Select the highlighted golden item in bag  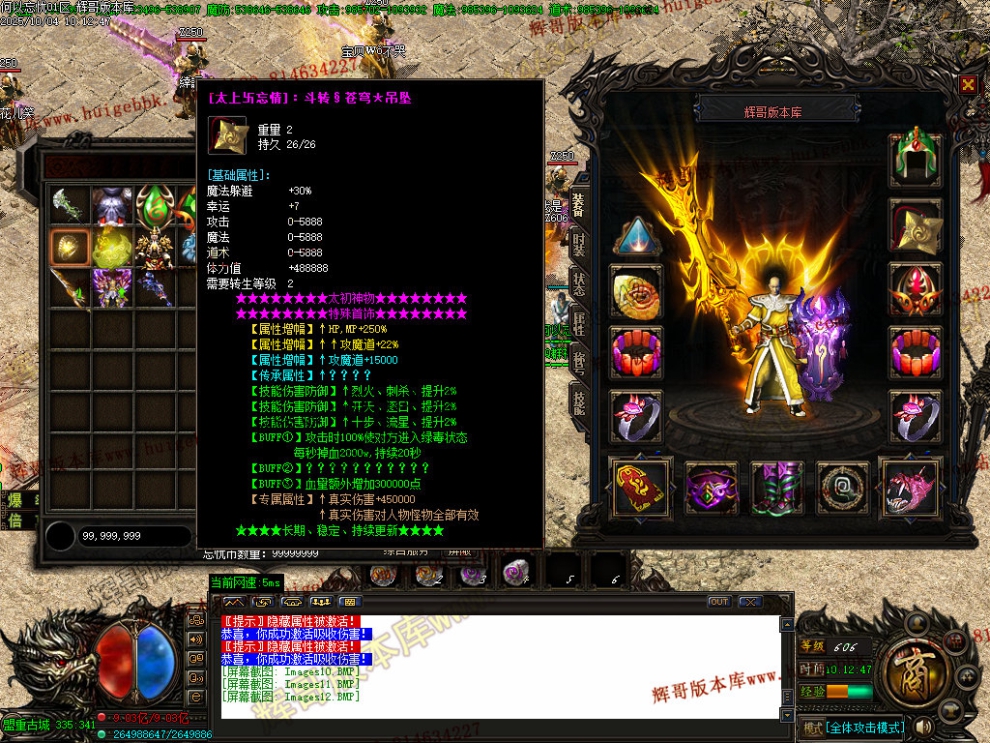(70, 247)
